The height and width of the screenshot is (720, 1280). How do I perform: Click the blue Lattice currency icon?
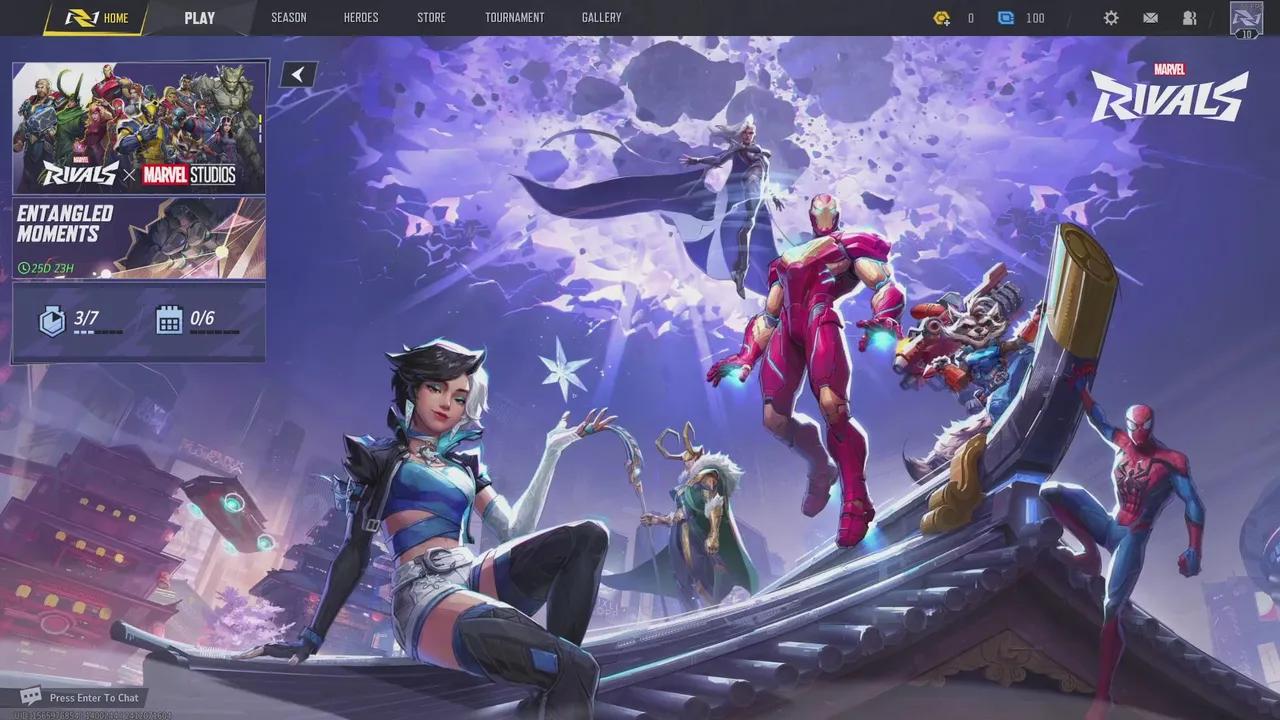(x=1006, y=17)
